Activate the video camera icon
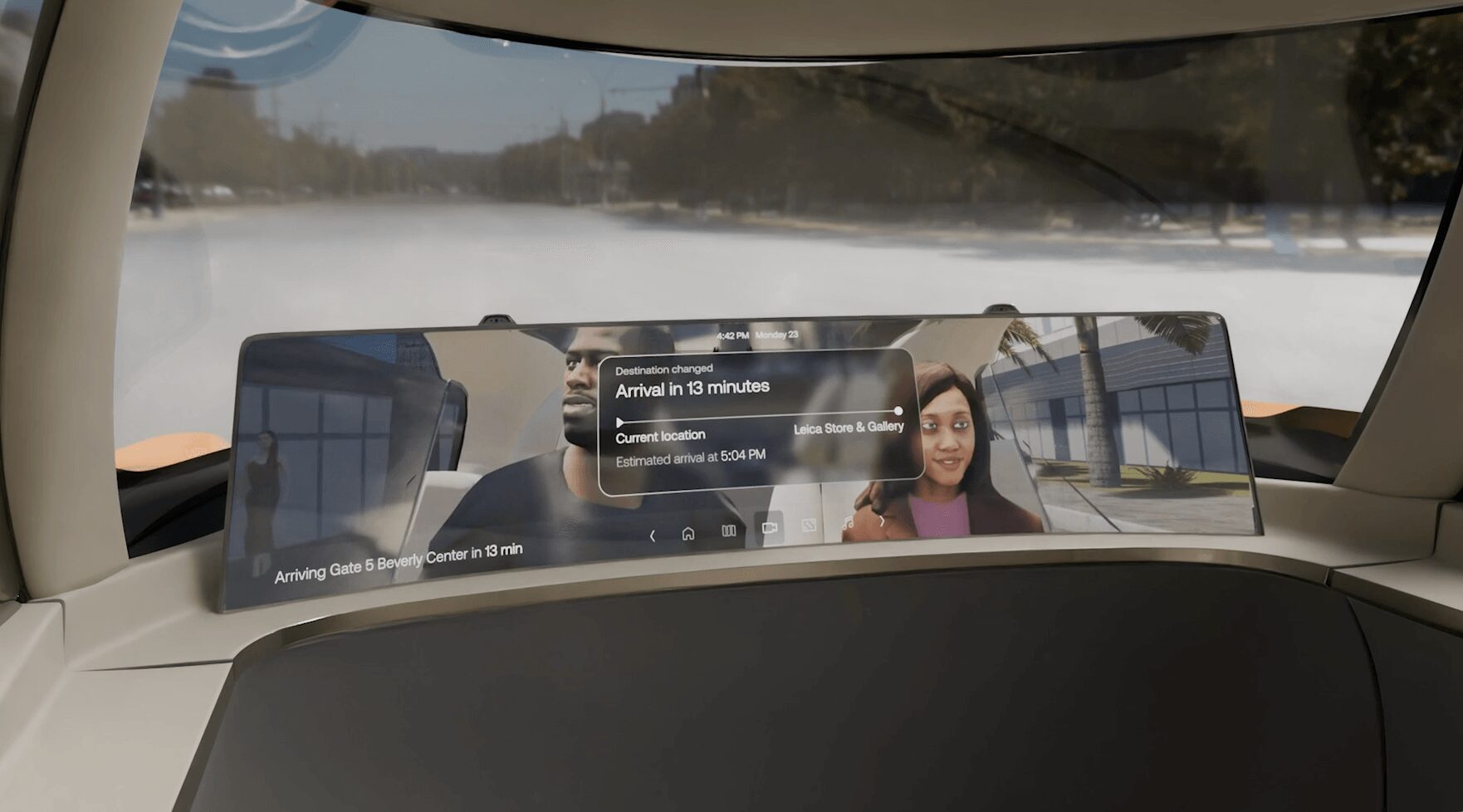 770,528
